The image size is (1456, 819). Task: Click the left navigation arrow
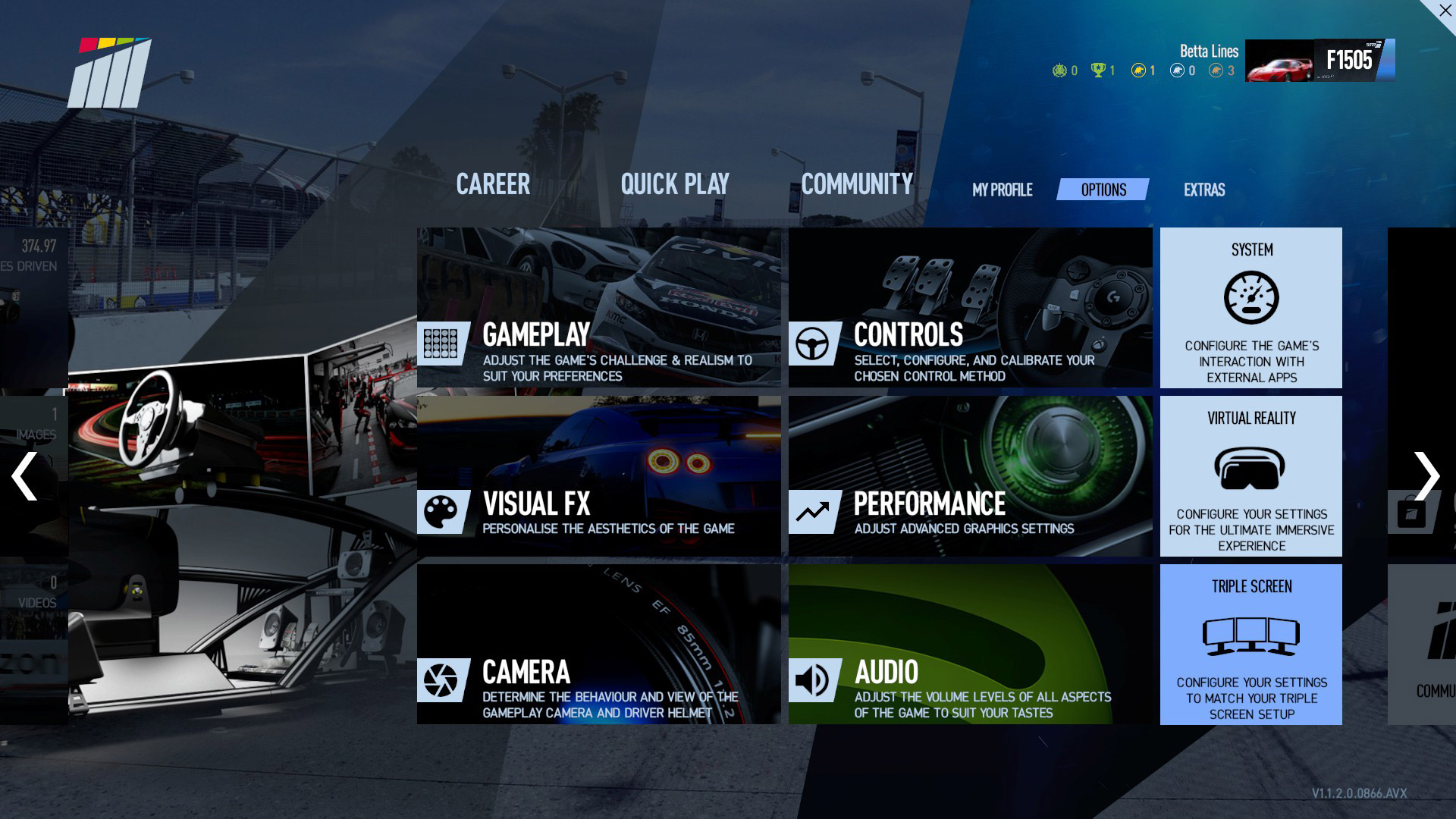tap(25, 476)
